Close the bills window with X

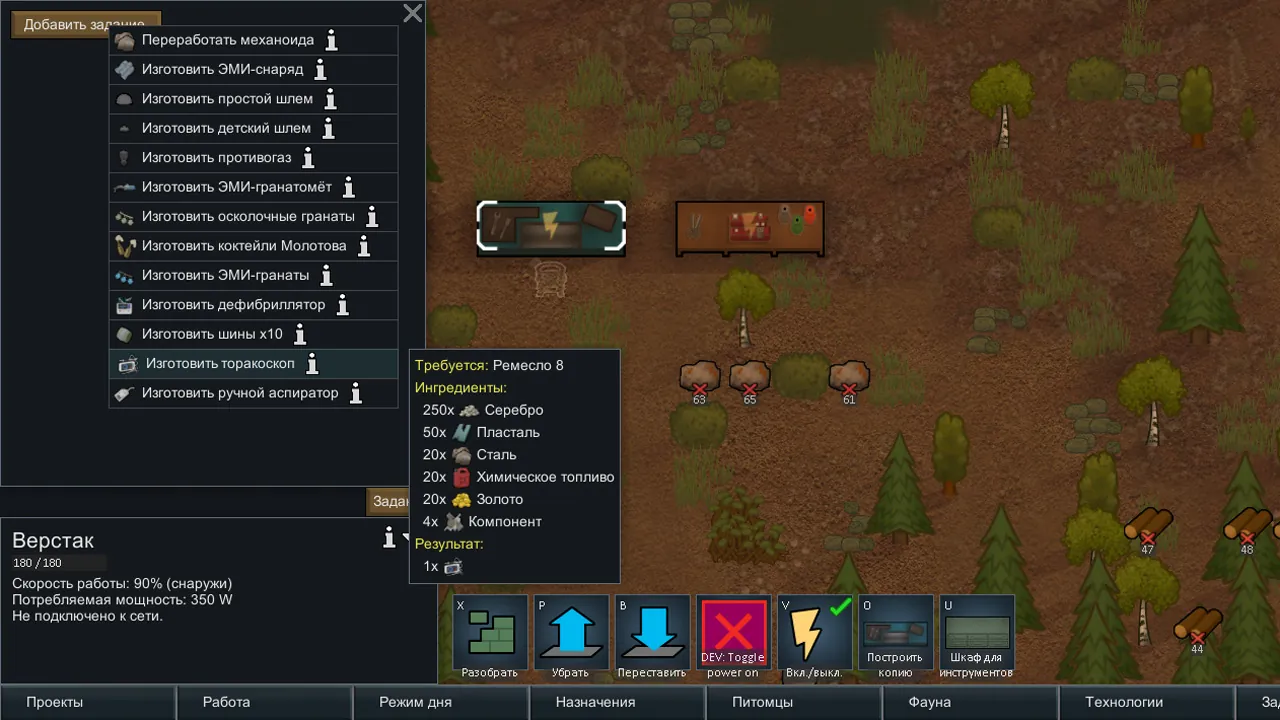click(x=412, y=13)
